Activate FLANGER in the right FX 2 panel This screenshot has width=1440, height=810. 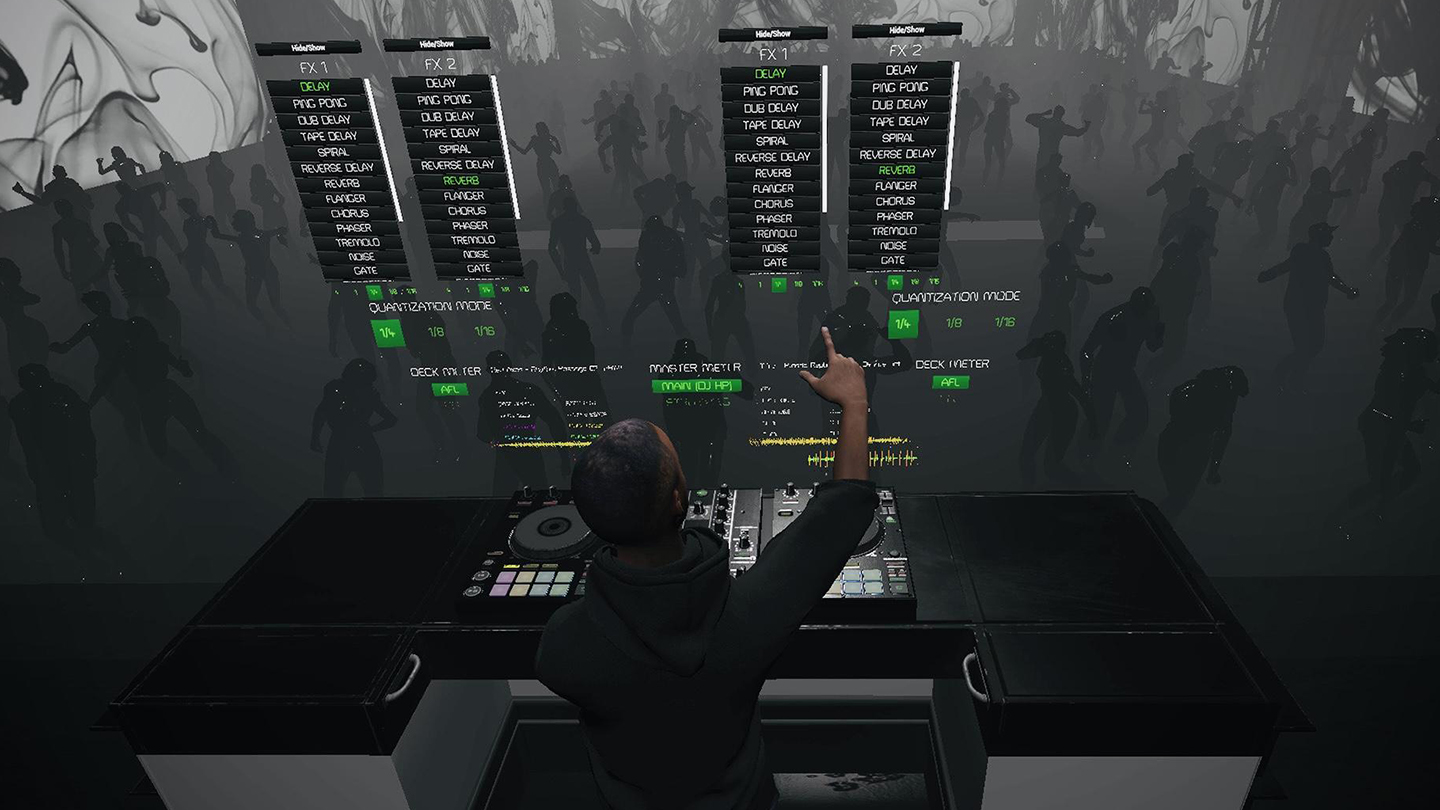(898, 185)
